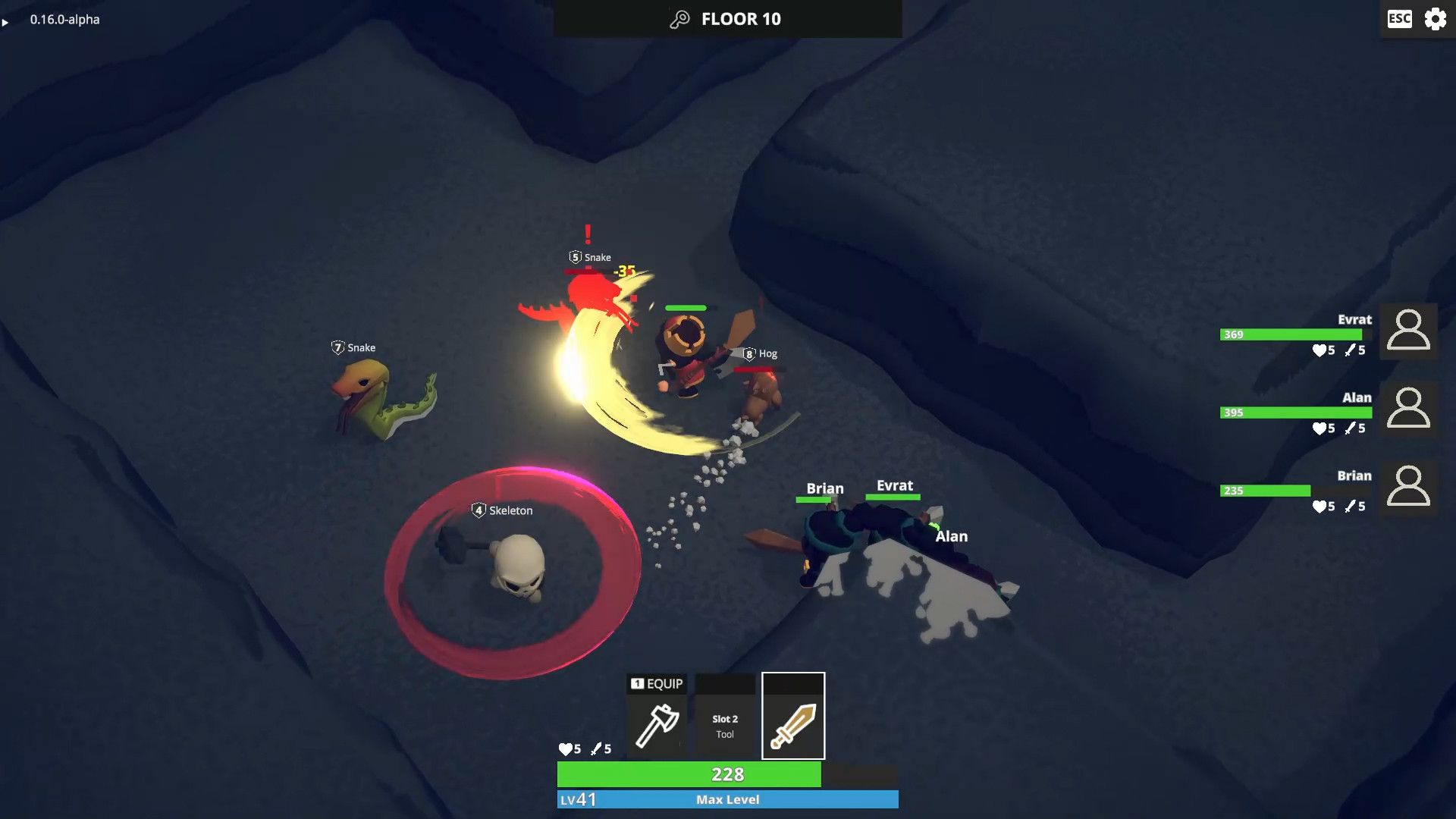Image resolution: width=1456 pixels, height=819 pixels.
Task: Click the level 4 badge on Skeleton
Action: click(x=479, y=510)
